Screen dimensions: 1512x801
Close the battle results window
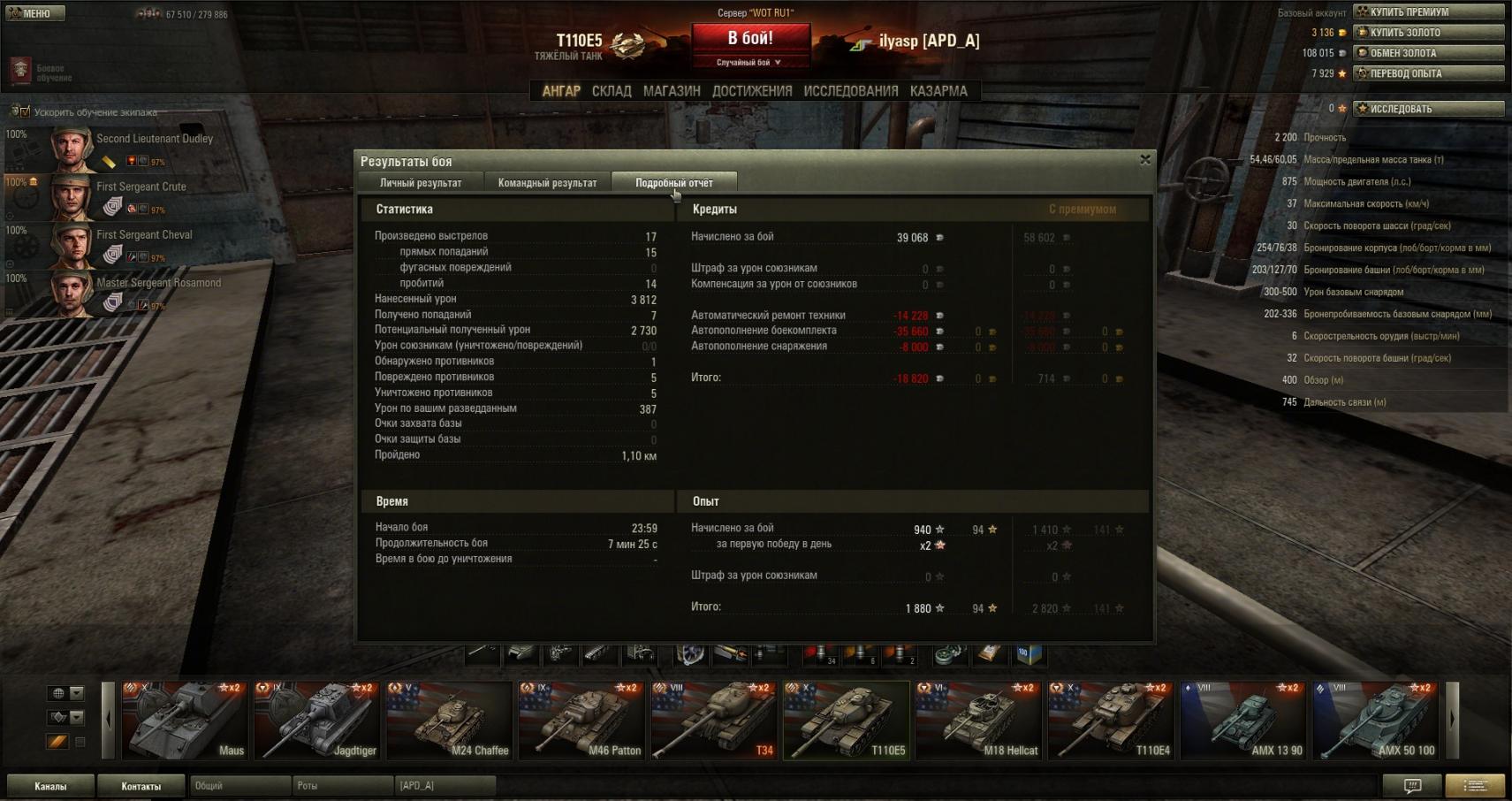1145,159
